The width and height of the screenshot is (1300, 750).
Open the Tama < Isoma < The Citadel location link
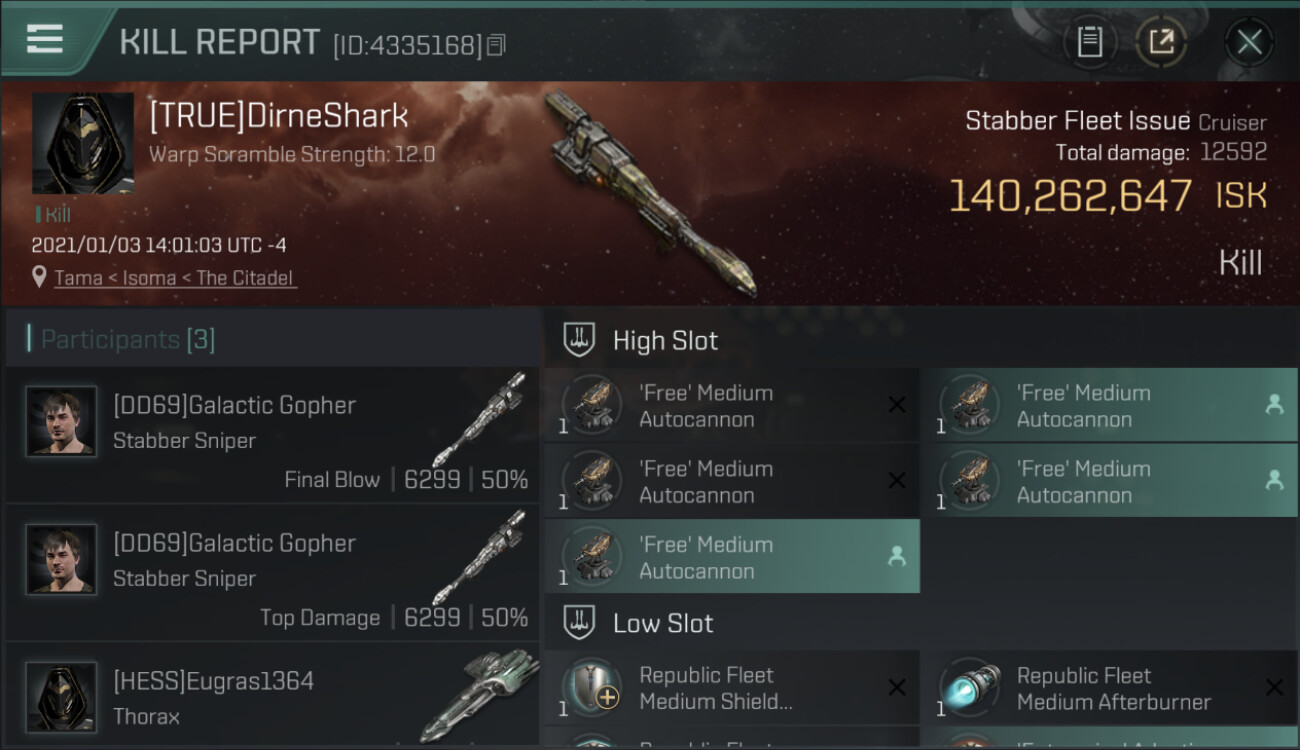[x=175, y=278]
